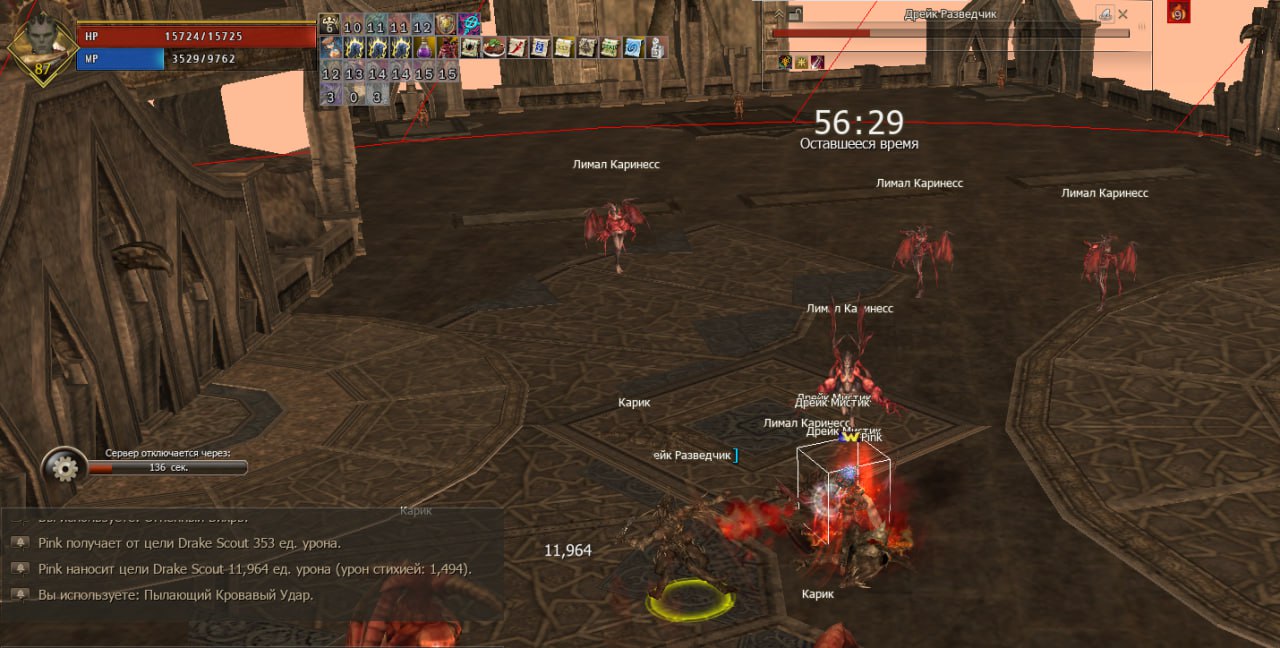Screen dimensions: 1280x648
Task: Toggle the lock on the target window
Action: pyautogui.click(x=796, y=14)
